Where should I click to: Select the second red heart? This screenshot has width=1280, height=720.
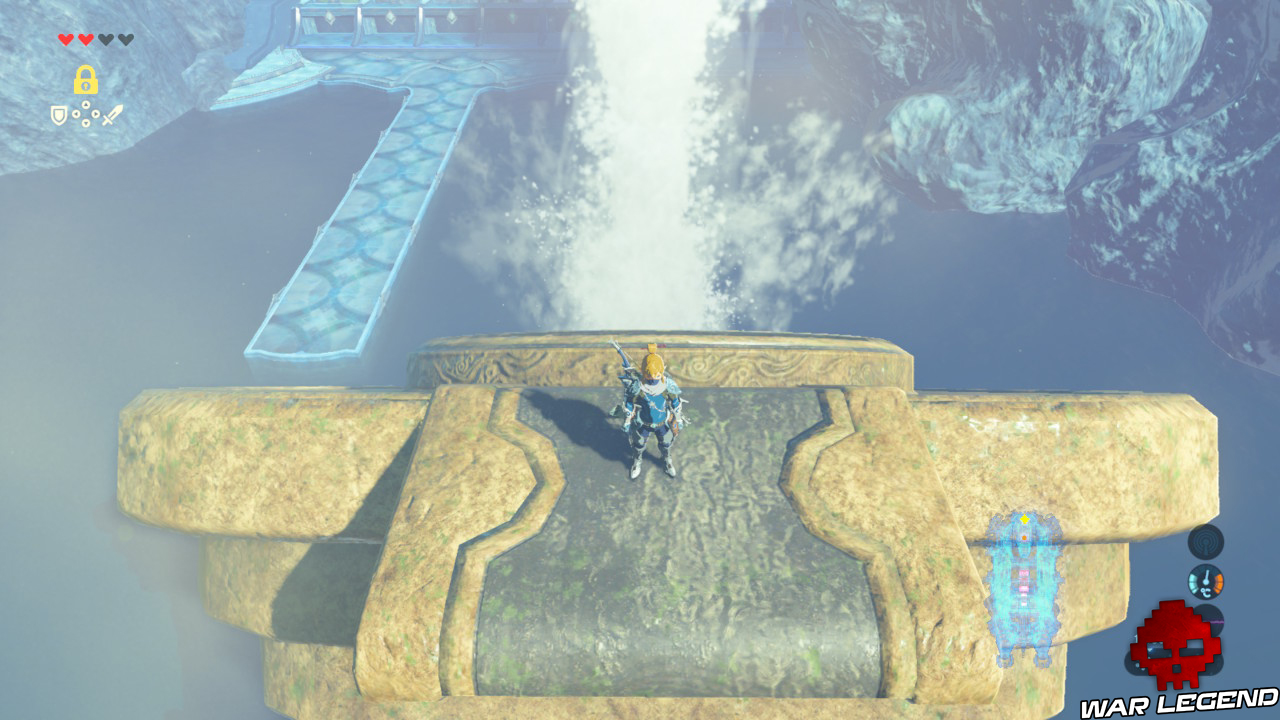pyautogui.click(x=85, y=39)
